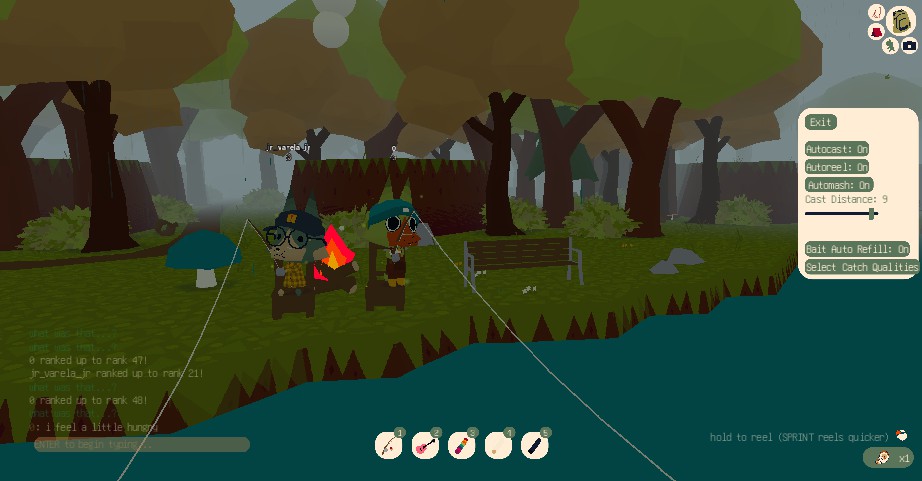Click the bait counter showing x1

[x=888, y=458]
